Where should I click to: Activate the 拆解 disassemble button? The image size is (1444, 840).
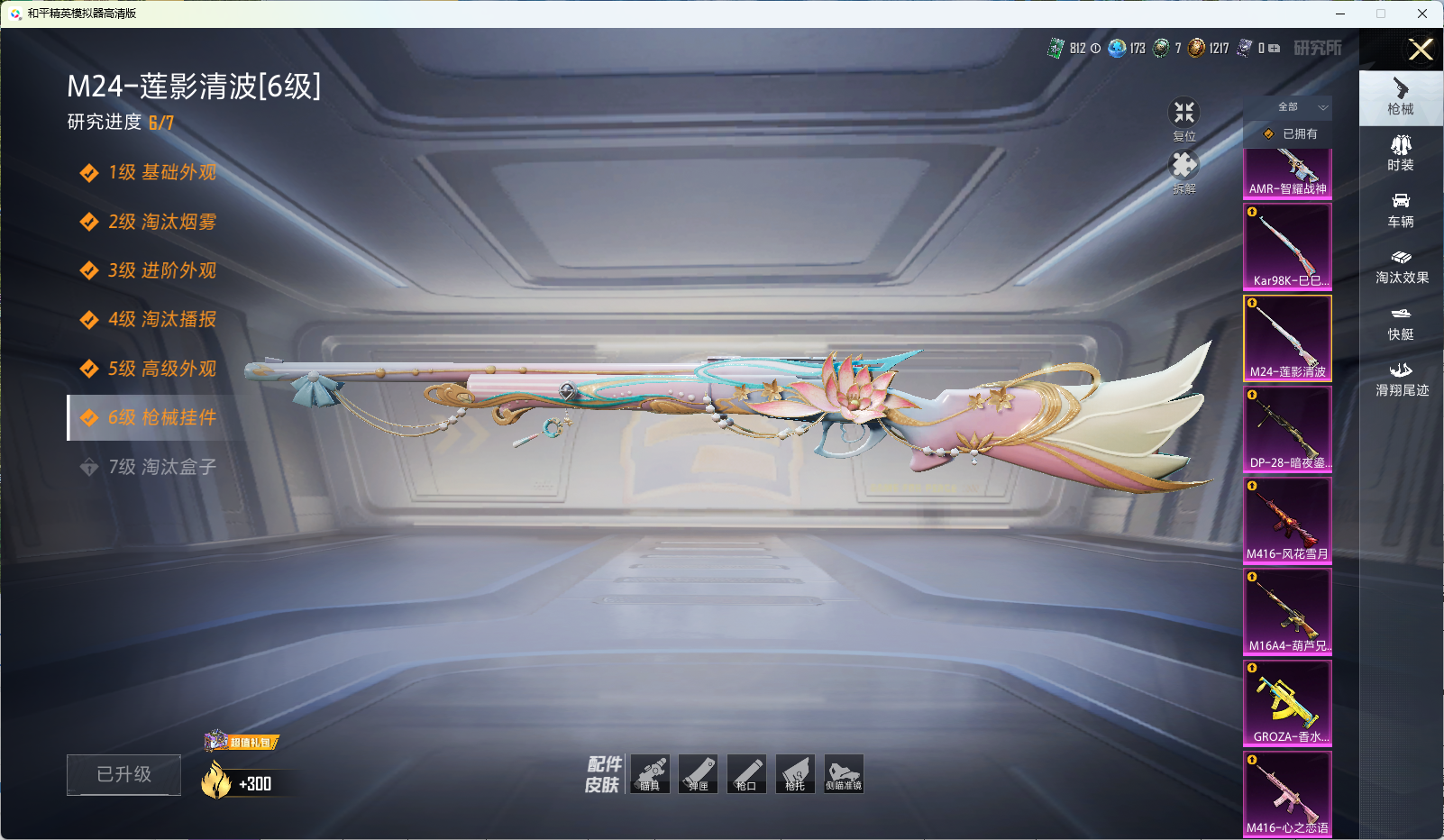pos(1184,170)
